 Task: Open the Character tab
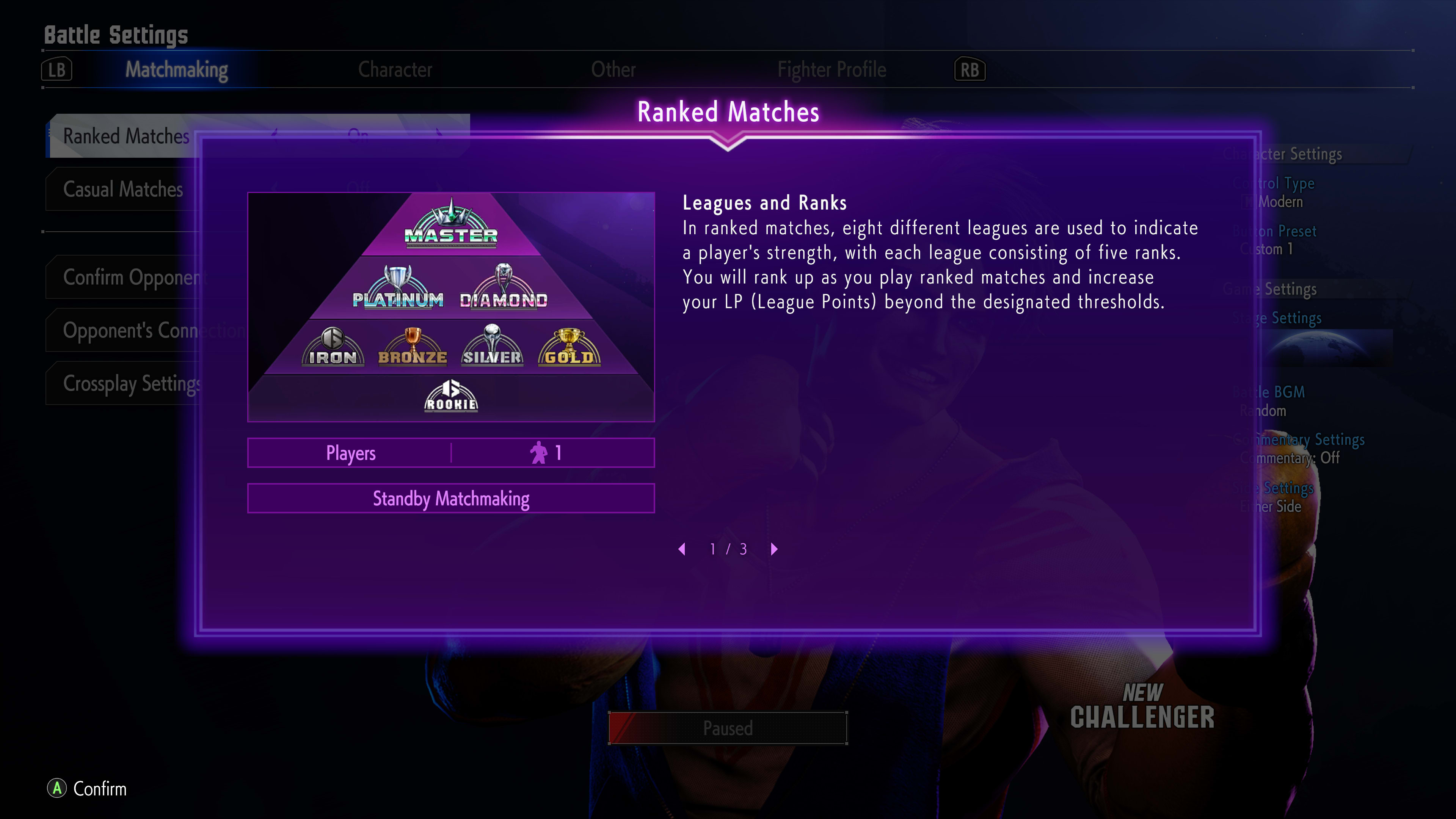(x=394, y=69)
